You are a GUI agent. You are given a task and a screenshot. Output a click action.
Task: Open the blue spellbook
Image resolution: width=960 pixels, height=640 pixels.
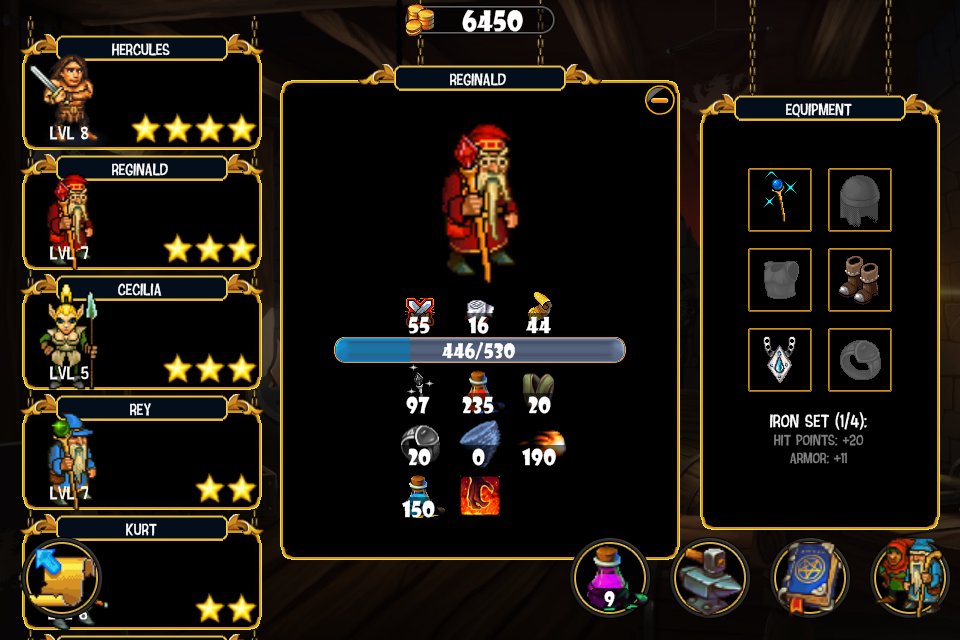(x=810, y=577)
